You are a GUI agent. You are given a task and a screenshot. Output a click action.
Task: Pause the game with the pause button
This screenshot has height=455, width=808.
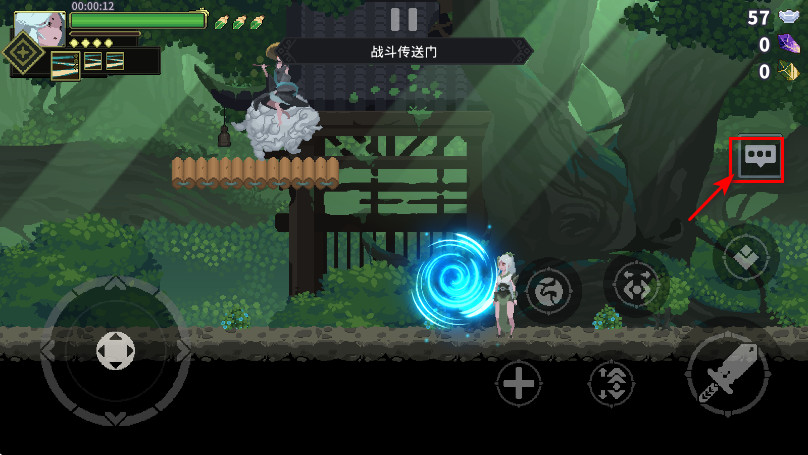(x=404, y=19)
